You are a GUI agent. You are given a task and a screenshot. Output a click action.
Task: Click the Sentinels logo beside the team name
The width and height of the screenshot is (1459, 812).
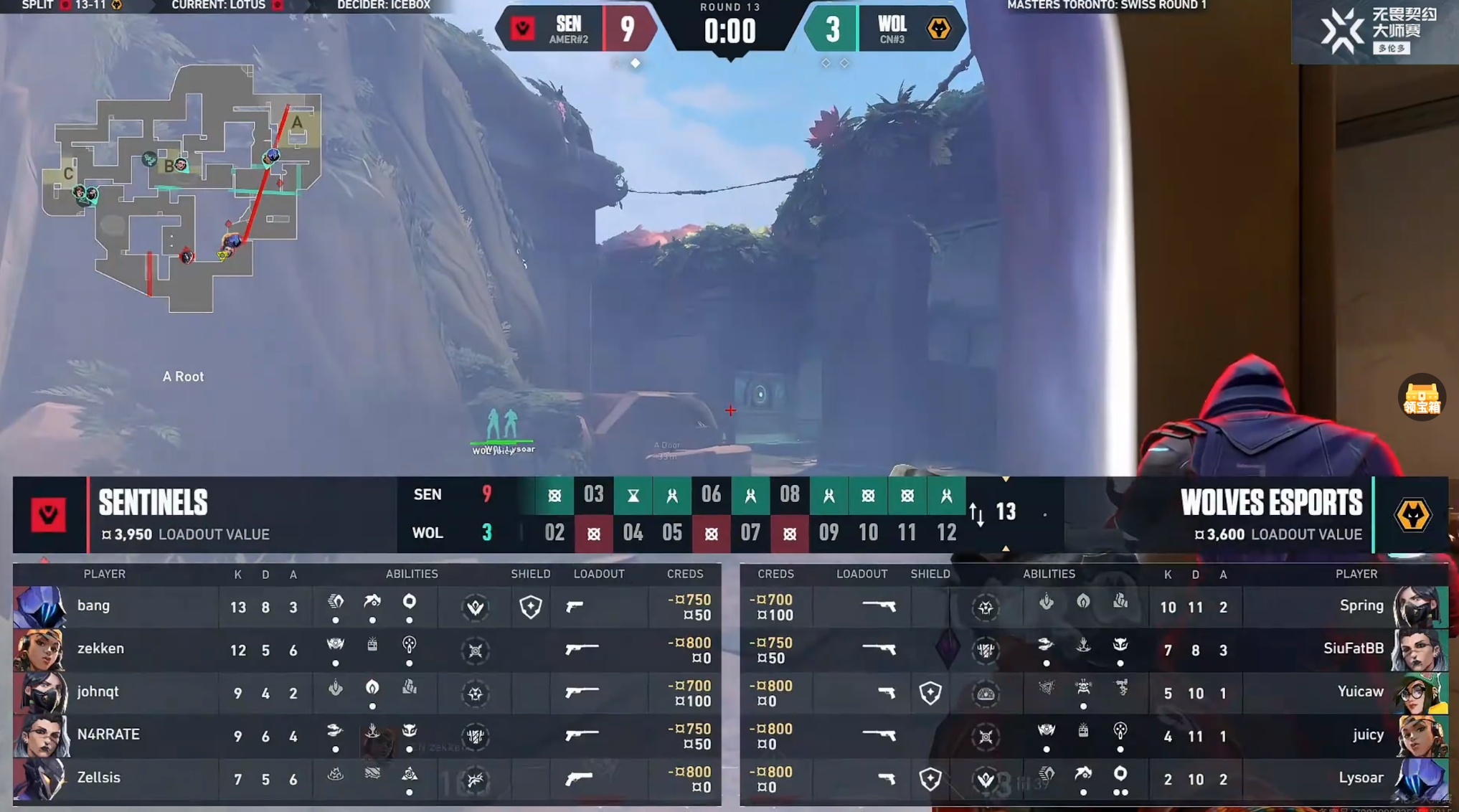[48, 515]
